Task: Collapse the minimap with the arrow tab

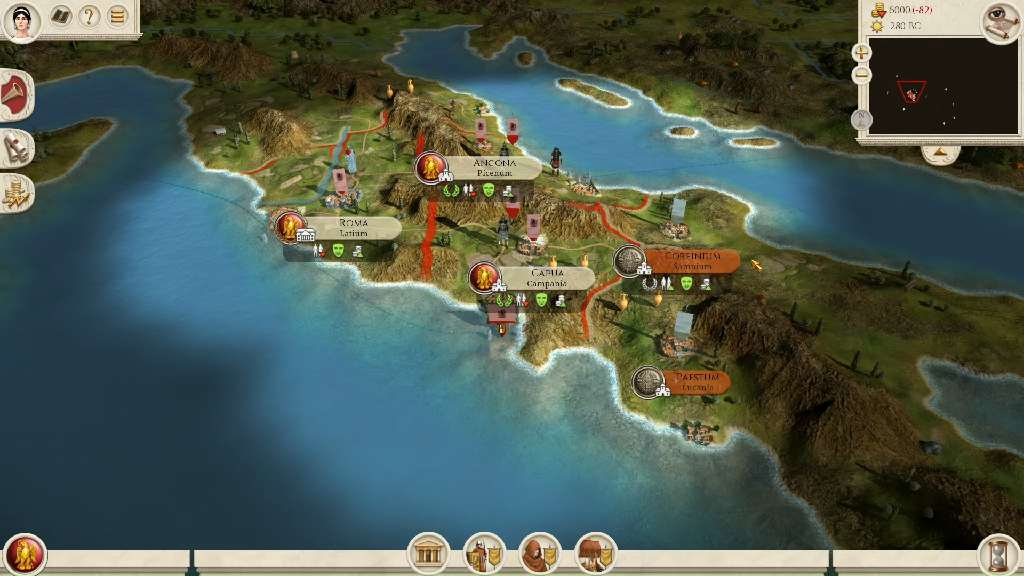Action: pyautogui.click(x=940, y=153)
